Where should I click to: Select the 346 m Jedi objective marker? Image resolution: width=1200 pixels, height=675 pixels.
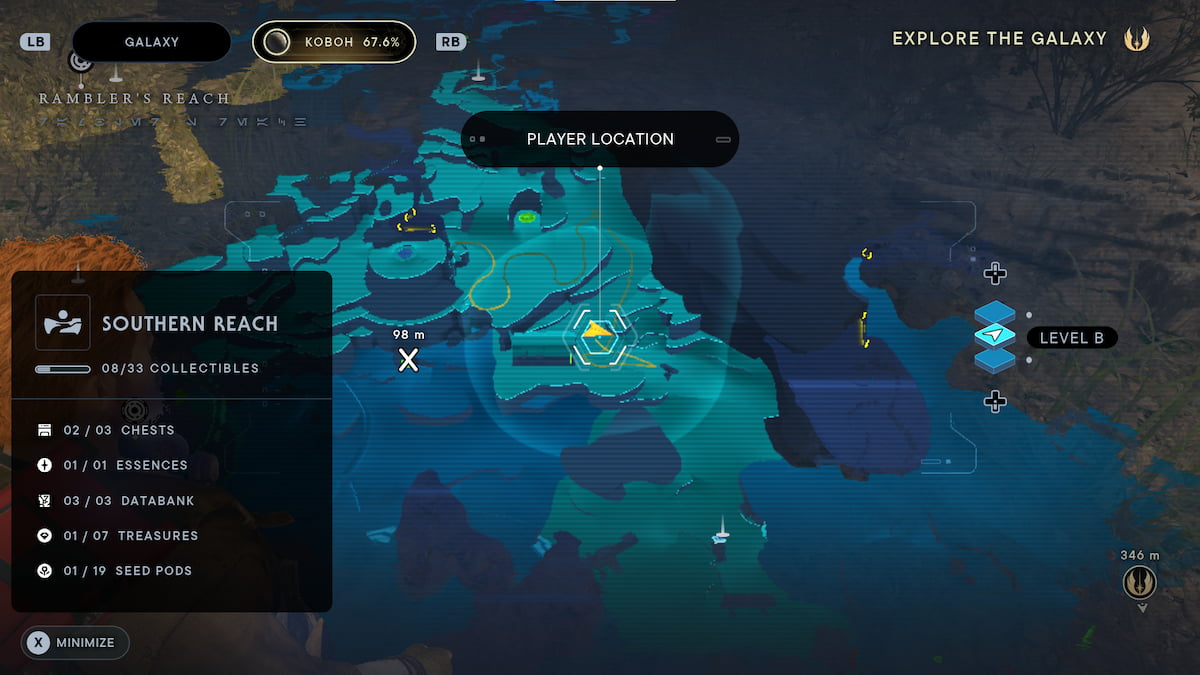1139,581
